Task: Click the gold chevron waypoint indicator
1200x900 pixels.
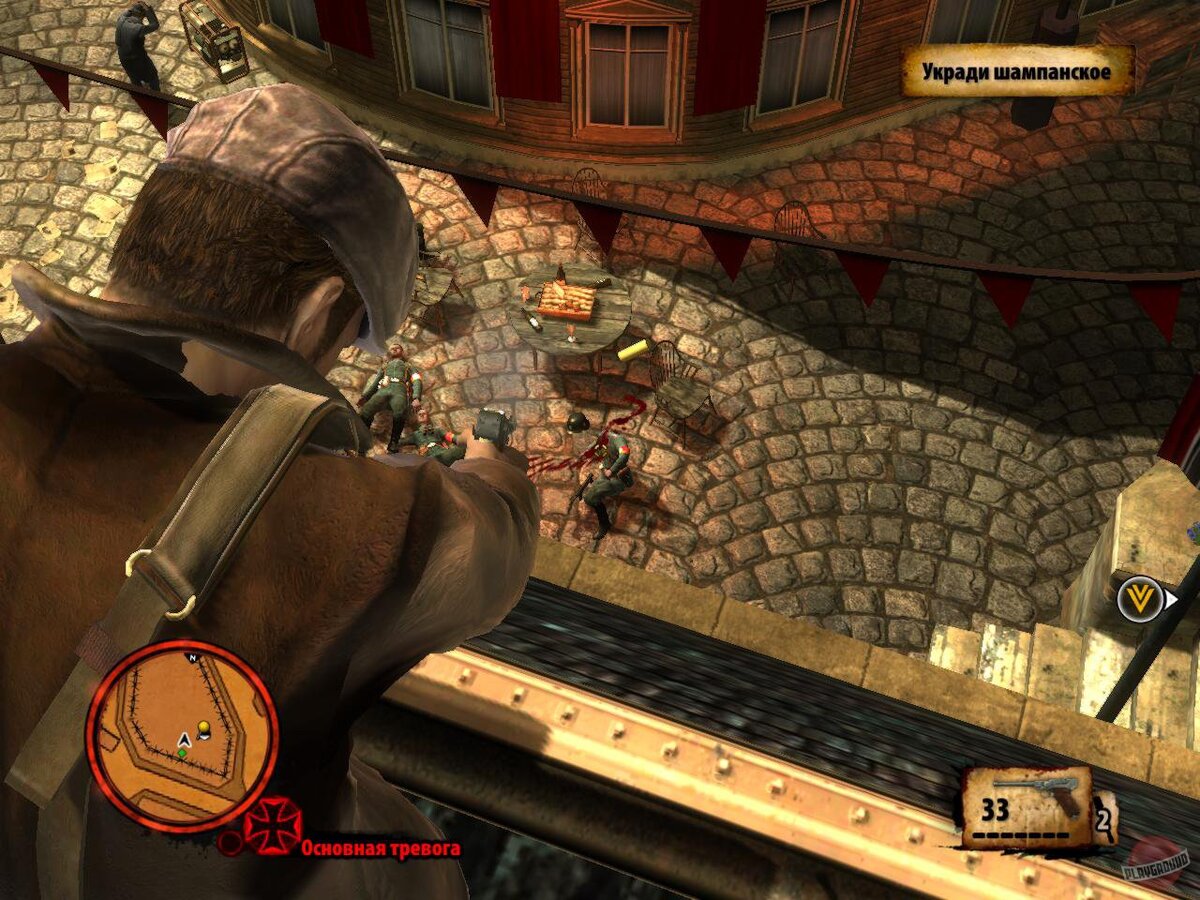Action: [1138, 598]
